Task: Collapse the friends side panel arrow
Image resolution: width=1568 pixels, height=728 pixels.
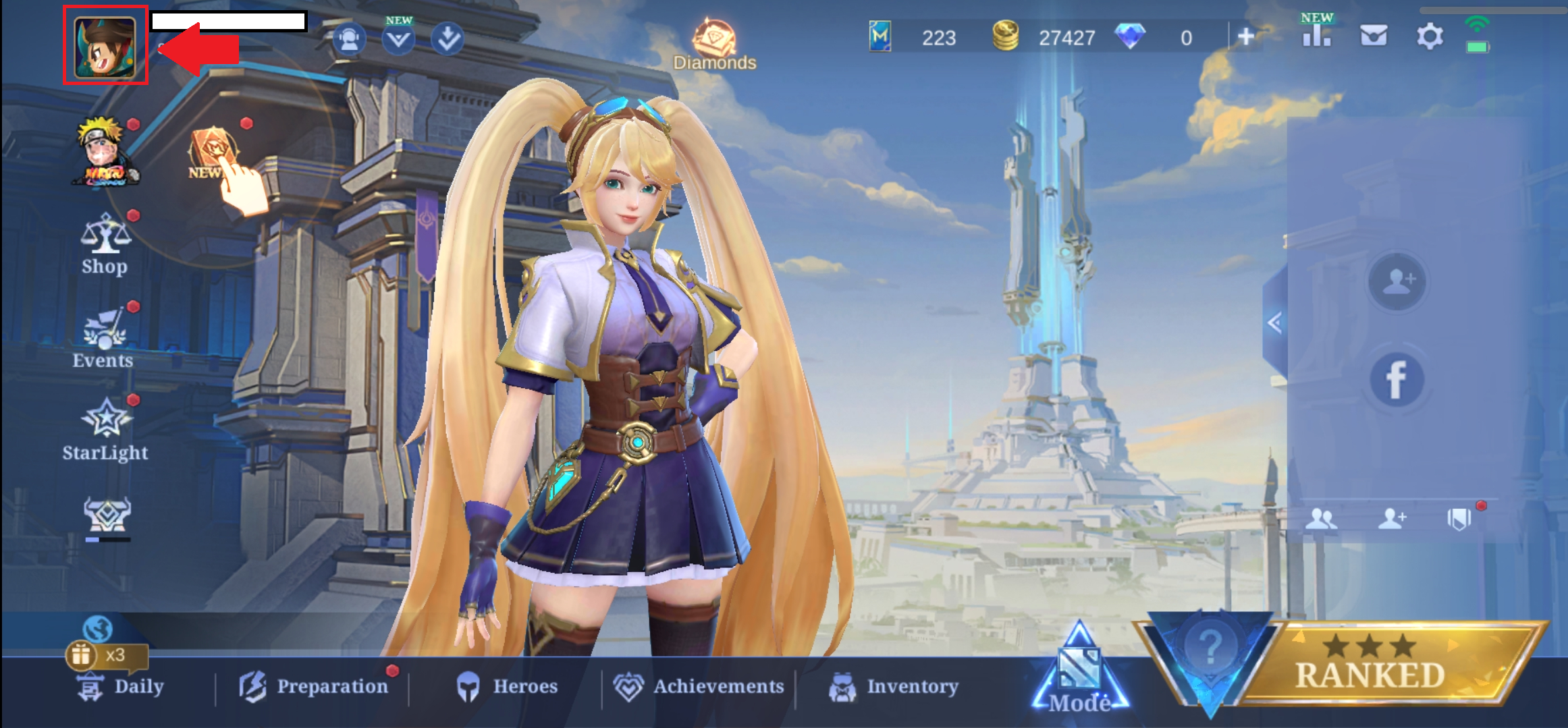Action: pyautogui.click(x=1274, y=323)
